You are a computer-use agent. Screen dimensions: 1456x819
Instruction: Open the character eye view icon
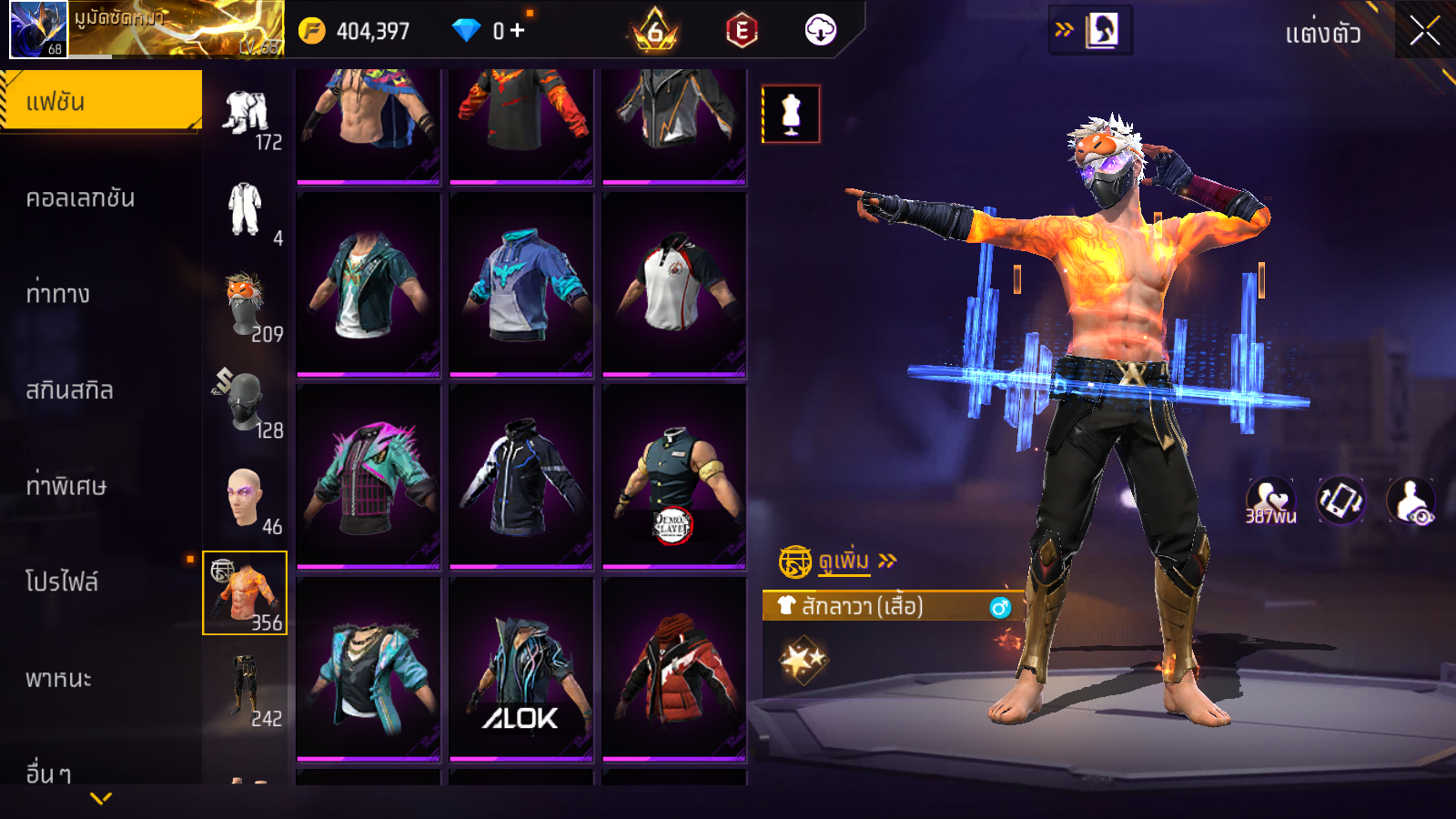[1410, 501]
